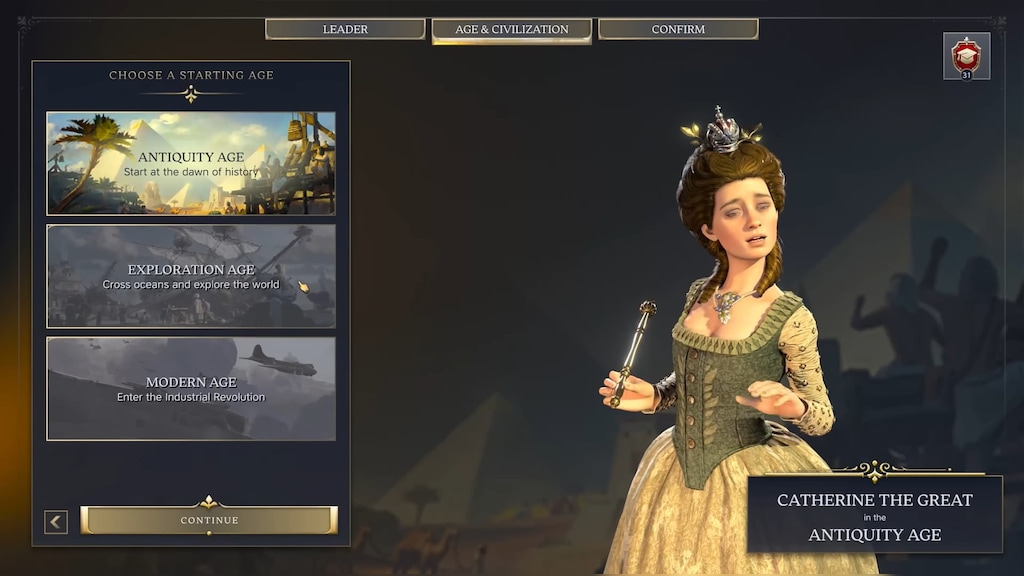This screenshot has height=576, width=1024.
Task: Switch to the Leader tab
Action: [x=345, y=30]
